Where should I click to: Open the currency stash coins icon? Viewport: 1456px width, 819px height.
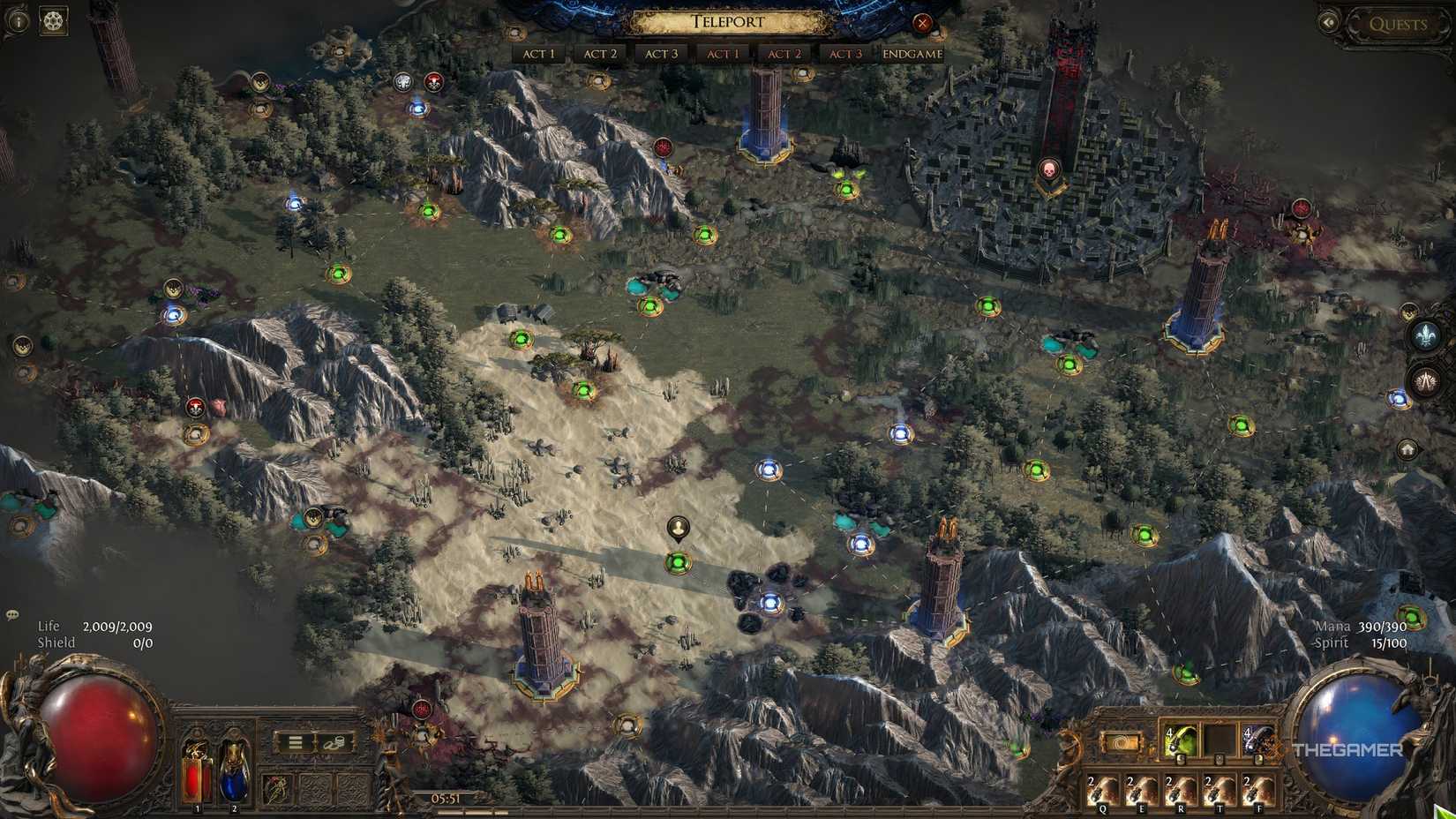(336, 744)
